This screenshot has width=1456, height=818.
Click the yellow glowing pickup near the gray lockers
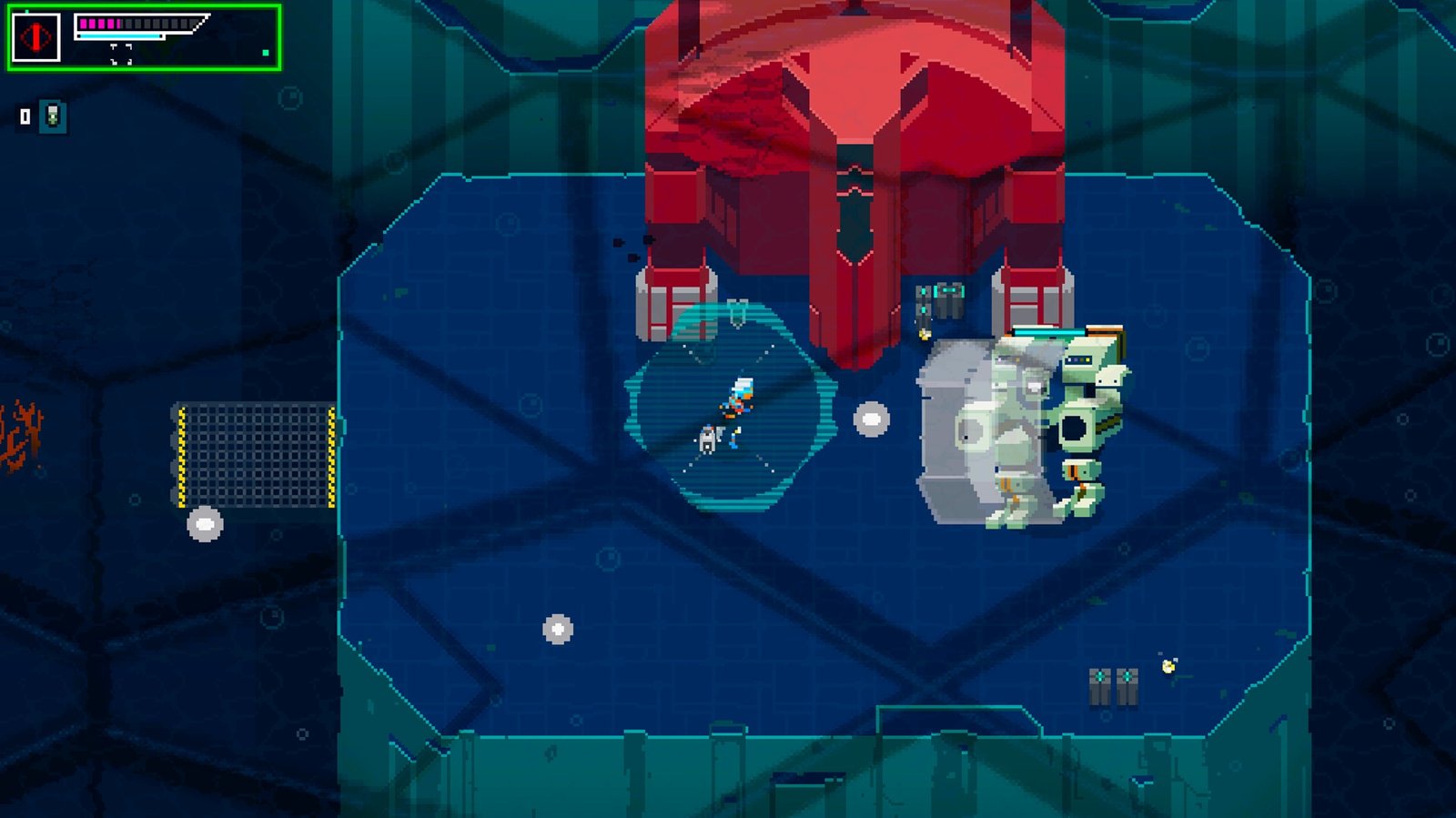924,333
